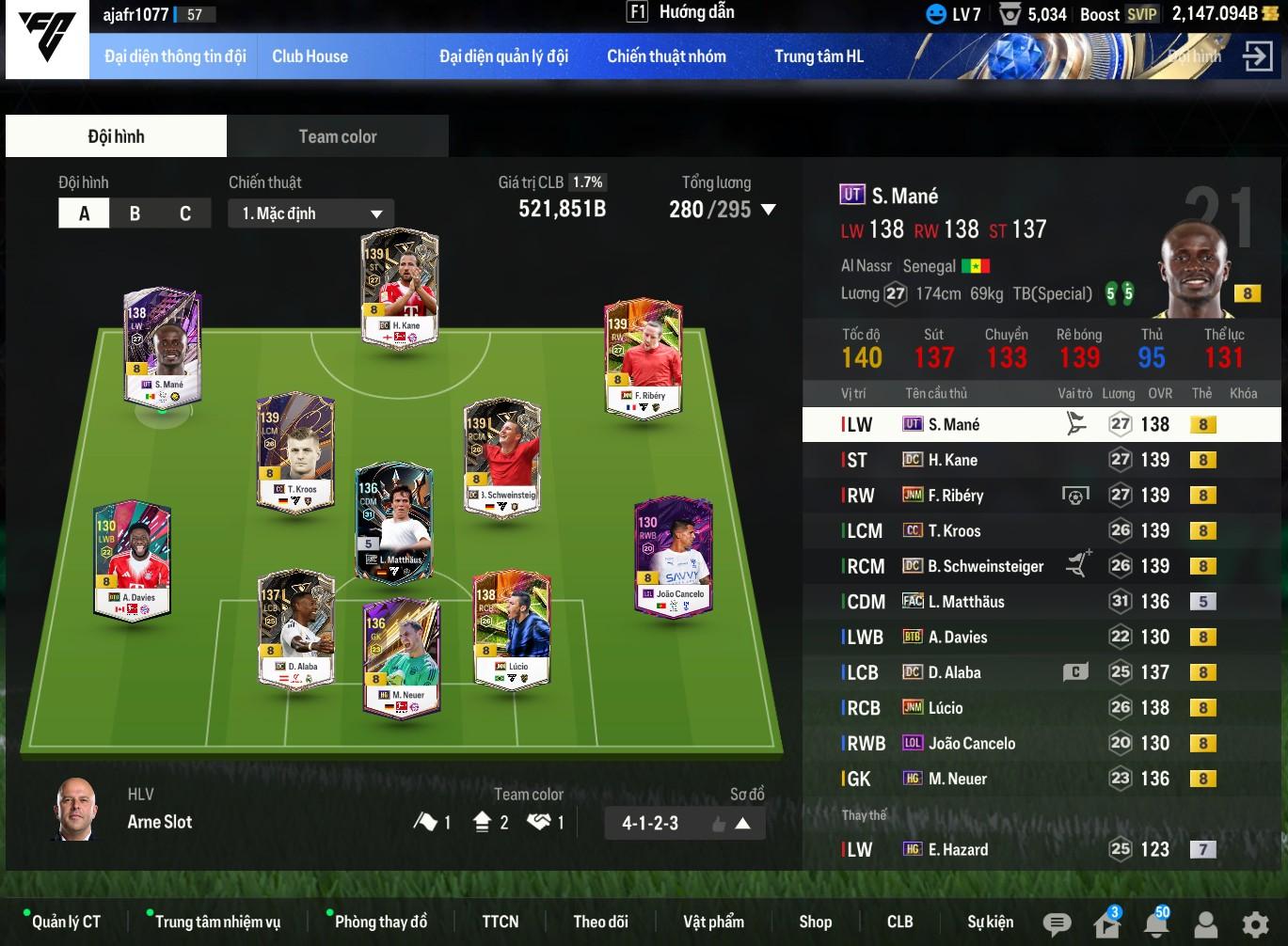Expand the Tổng lương salary arrow
This screenshot has height=946, width=1288.
[769, 210]
